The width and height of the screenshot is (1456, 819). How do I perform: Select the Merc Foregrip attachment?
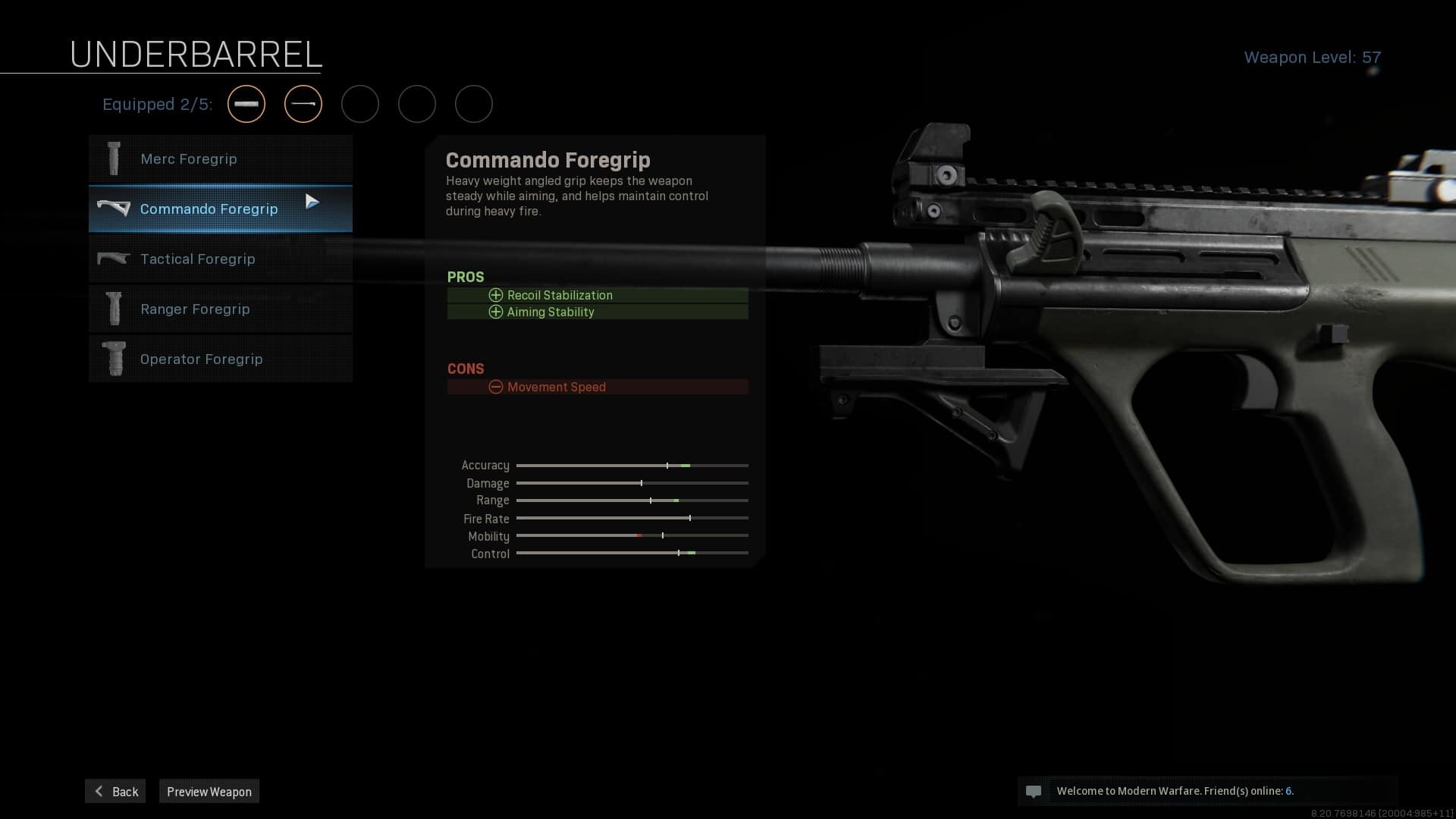(220, 159)
